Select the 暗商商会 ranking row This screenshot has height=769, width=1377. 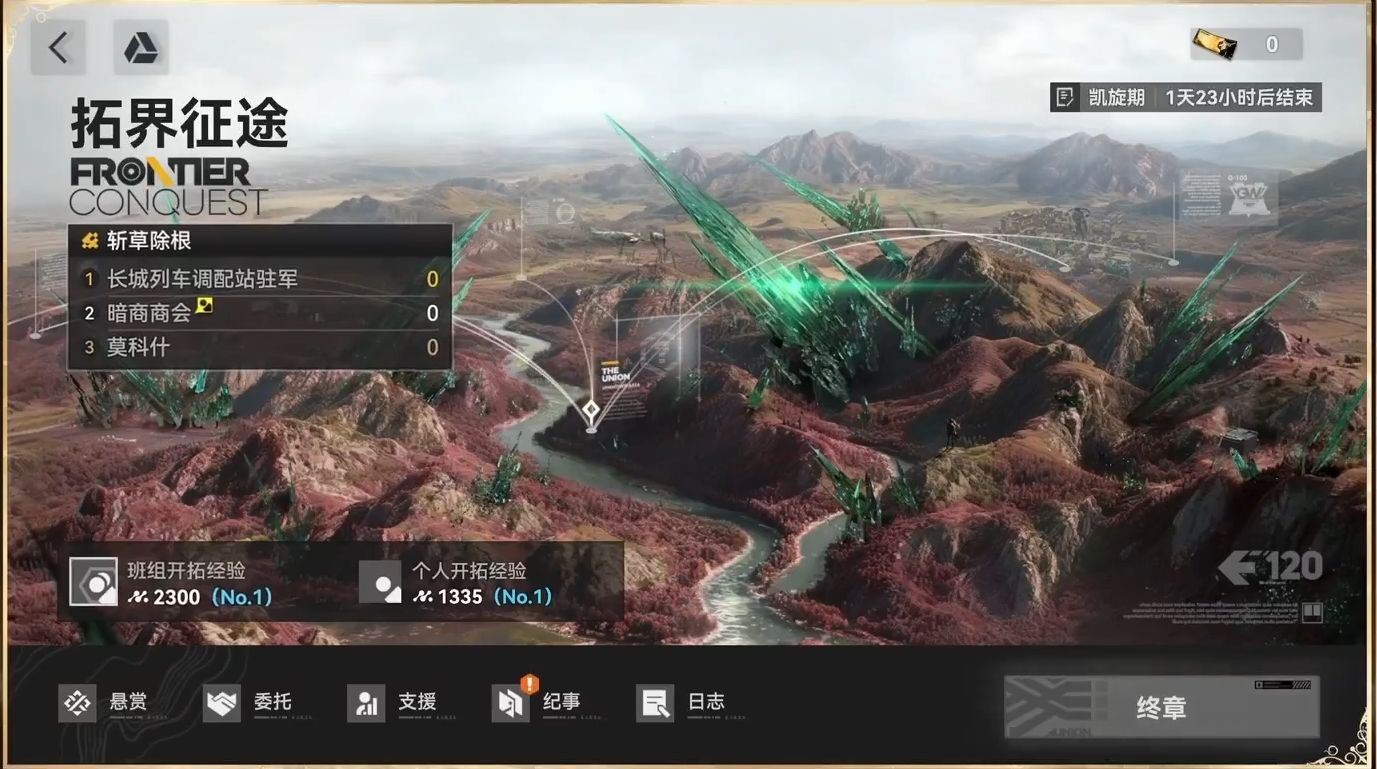[x=260, y=313]
